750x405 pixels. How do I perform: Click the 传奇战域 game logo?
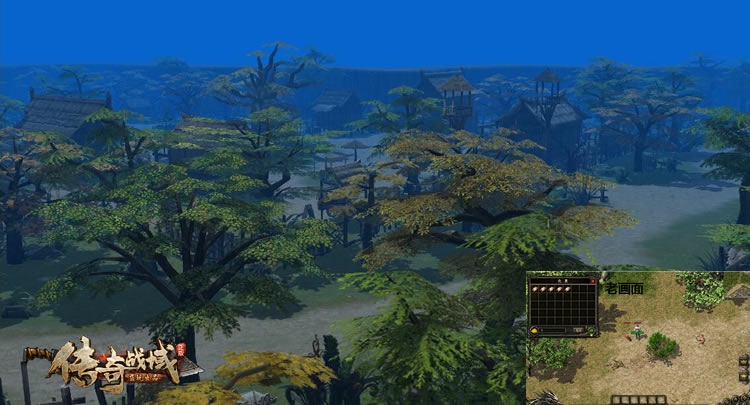(110, 365)
